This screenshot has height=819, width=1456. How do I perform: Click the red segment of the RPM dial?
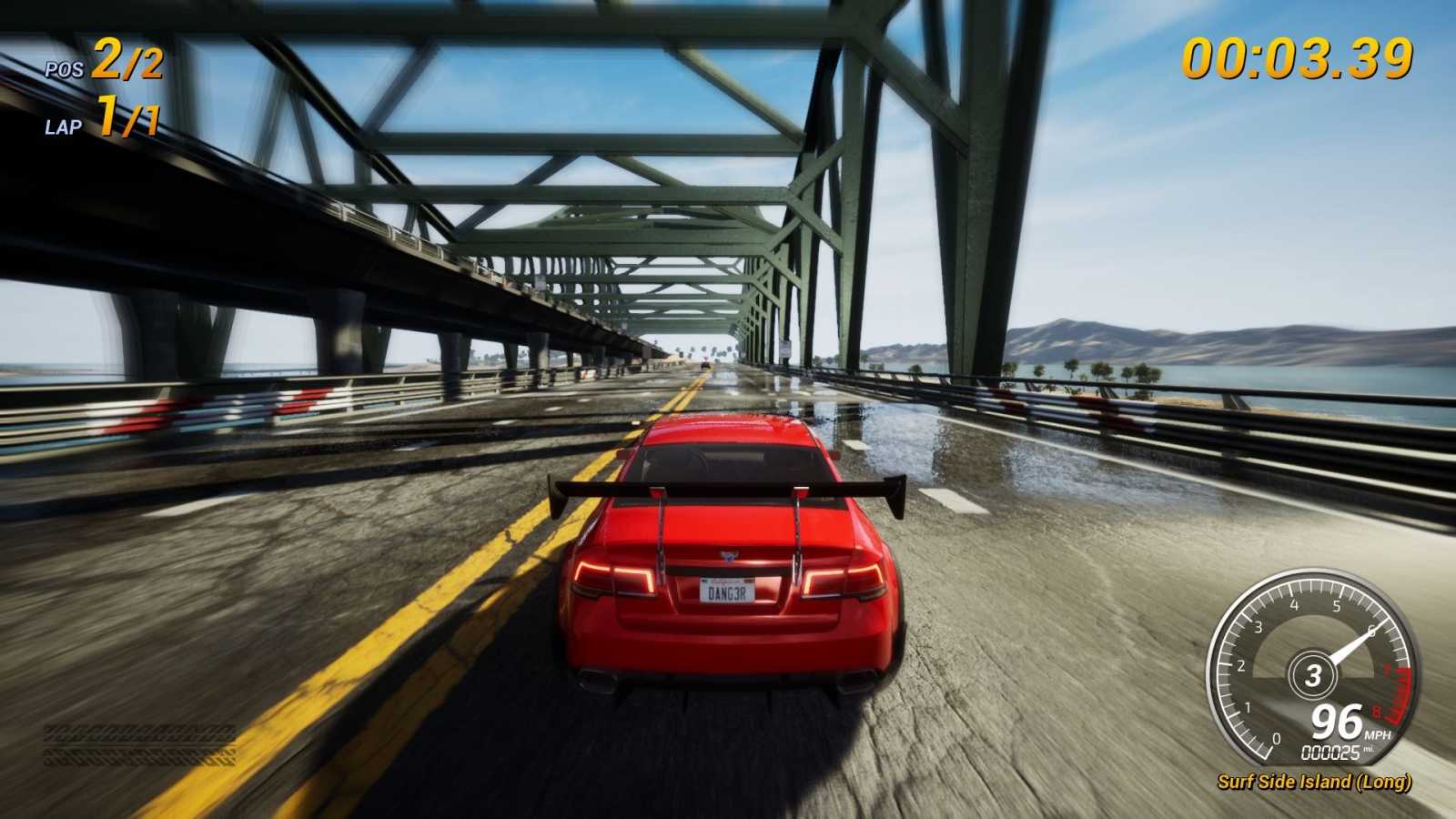(1396, 687)
